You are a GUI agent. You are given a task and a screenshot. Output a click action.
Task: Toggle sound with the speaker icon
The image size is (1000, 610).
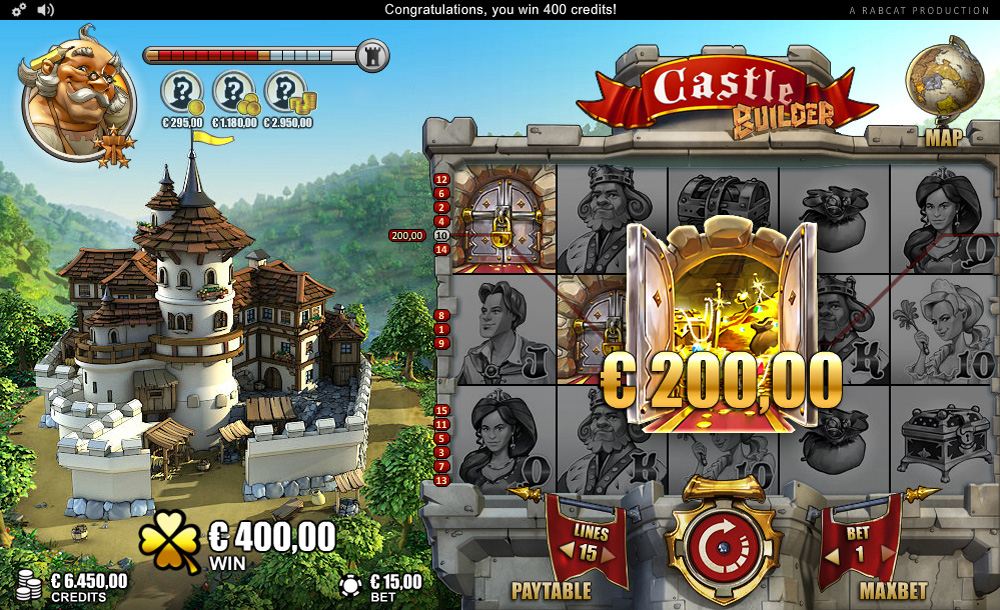pos(46,10)
